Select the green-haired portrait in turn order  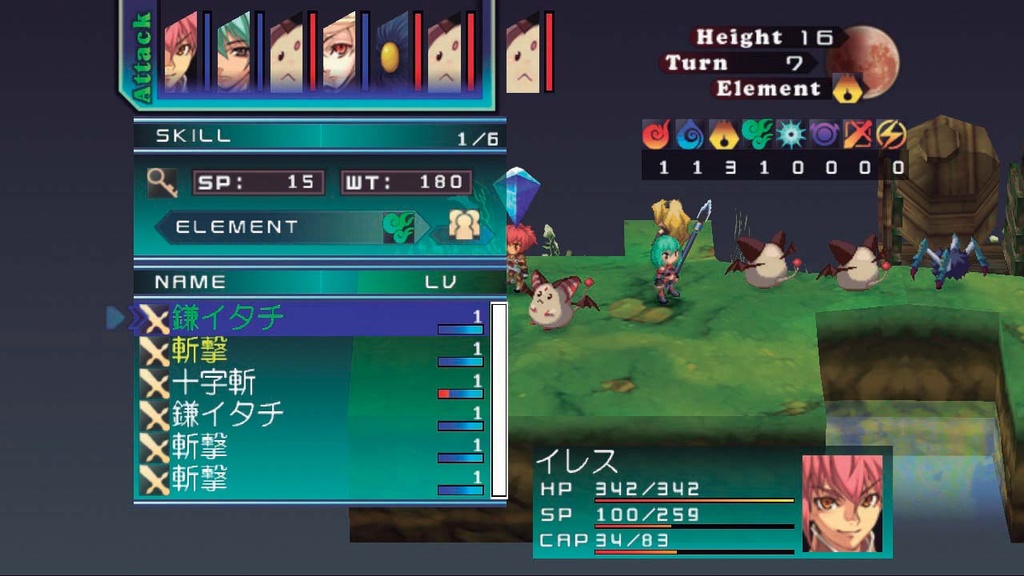pos(233,52)
